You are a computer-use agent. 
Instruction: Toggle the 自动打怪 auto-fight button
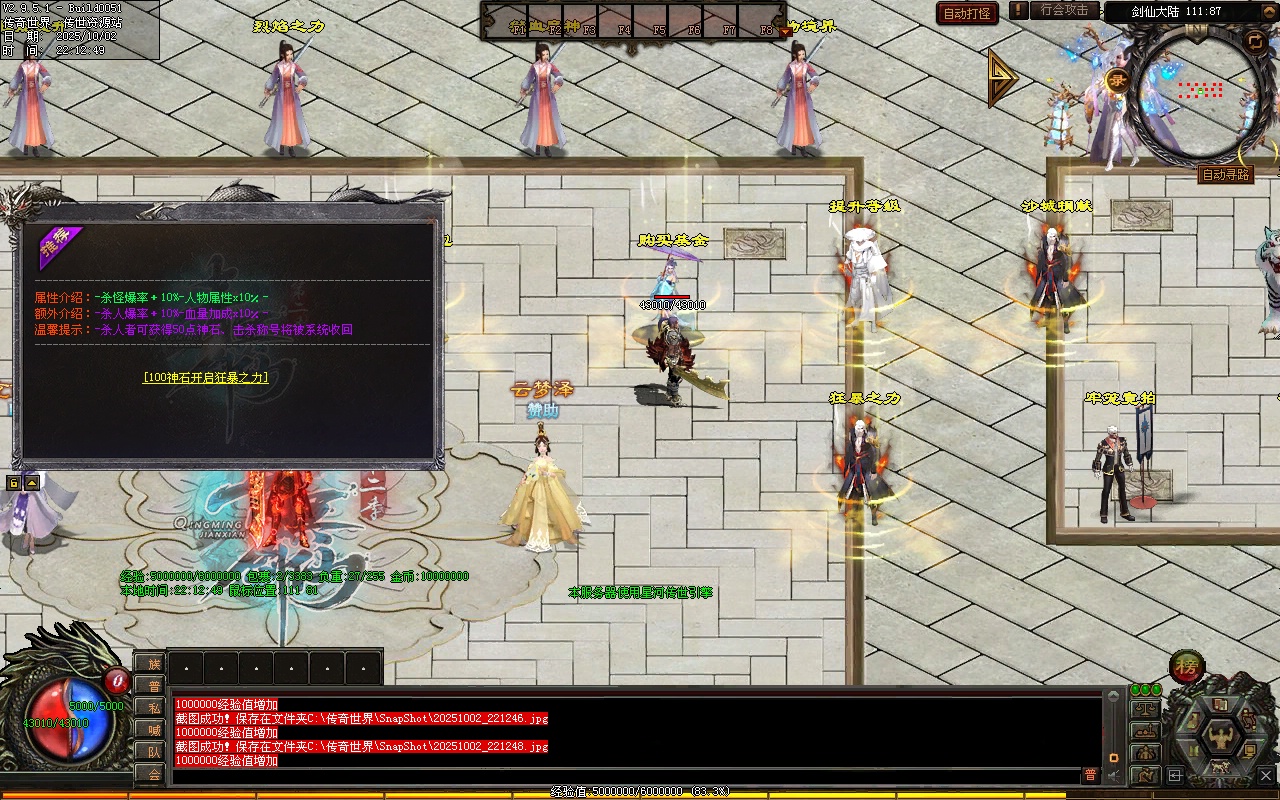[x=967, y=14]
